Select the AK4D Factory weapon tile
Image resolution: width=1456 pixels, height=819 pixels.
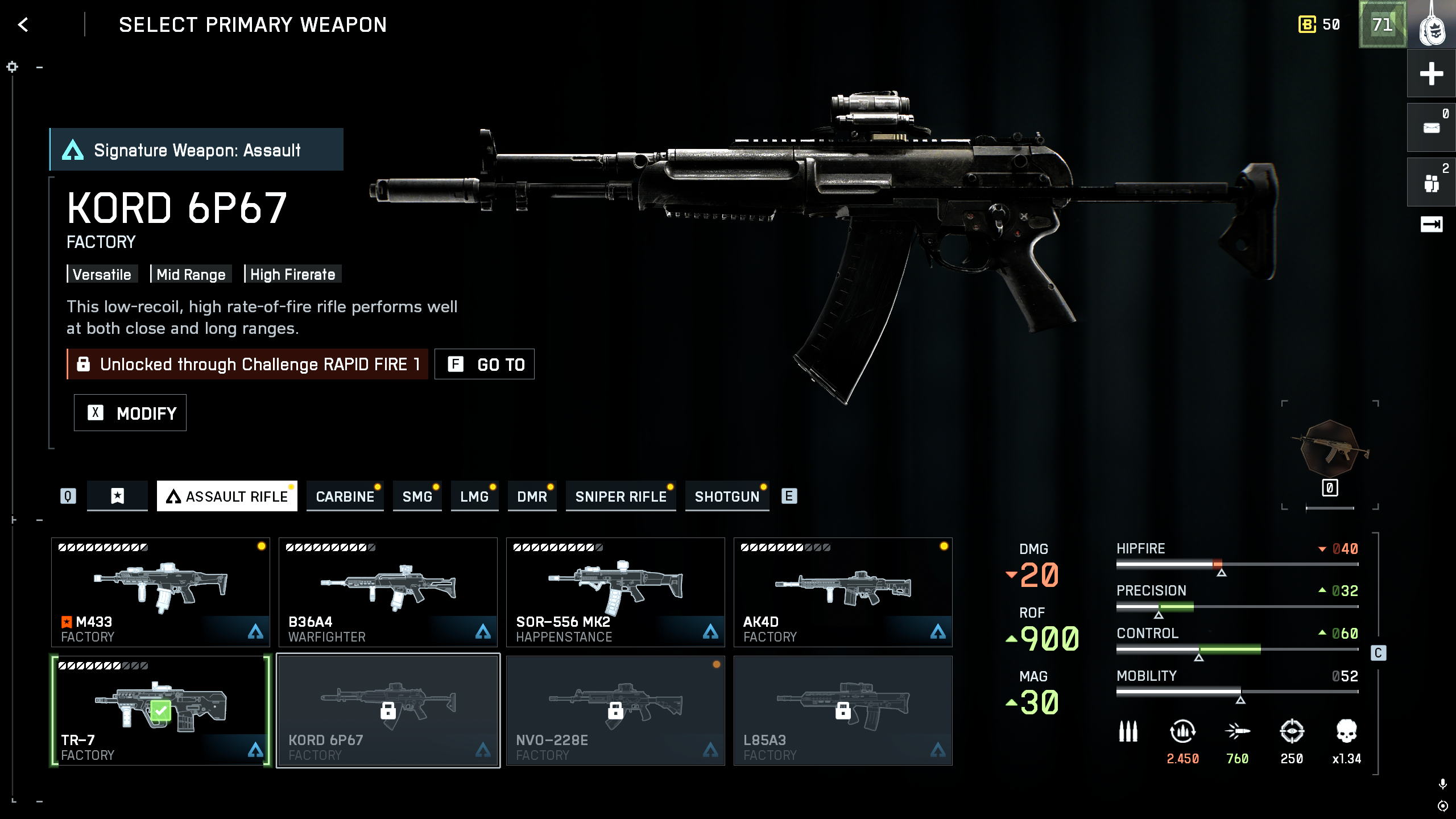(x=843, y=592)
